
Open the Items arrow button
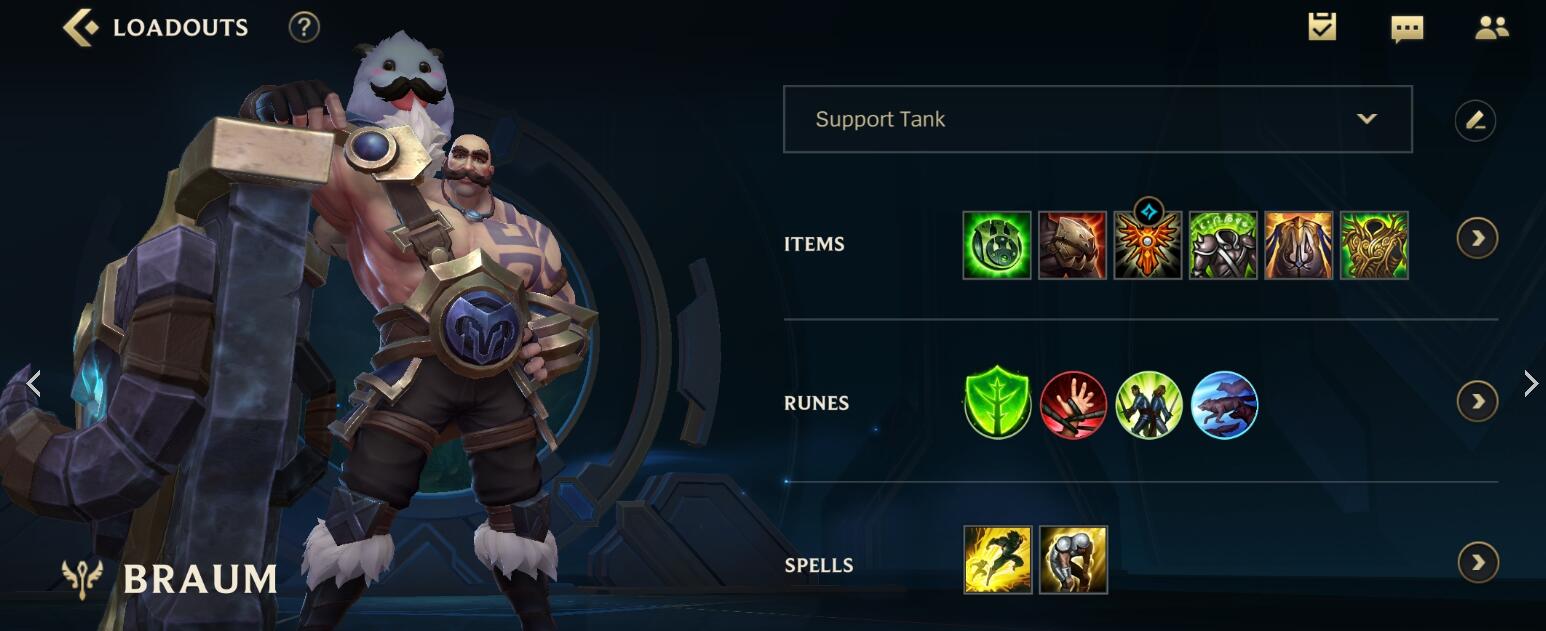pyautogui.click(x=1477, y=238)
